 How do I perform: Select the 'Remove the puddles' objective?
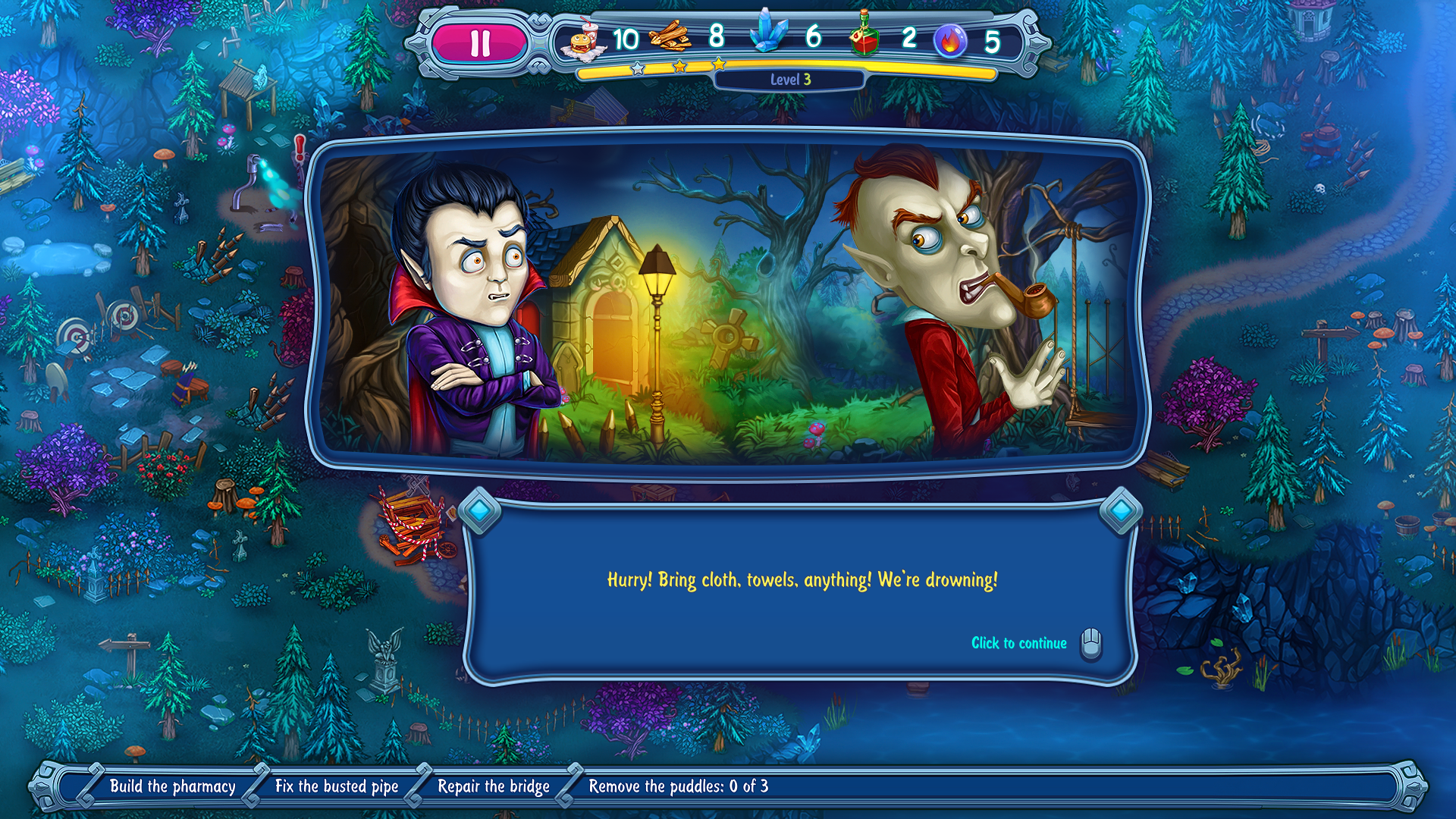point(678,786)
